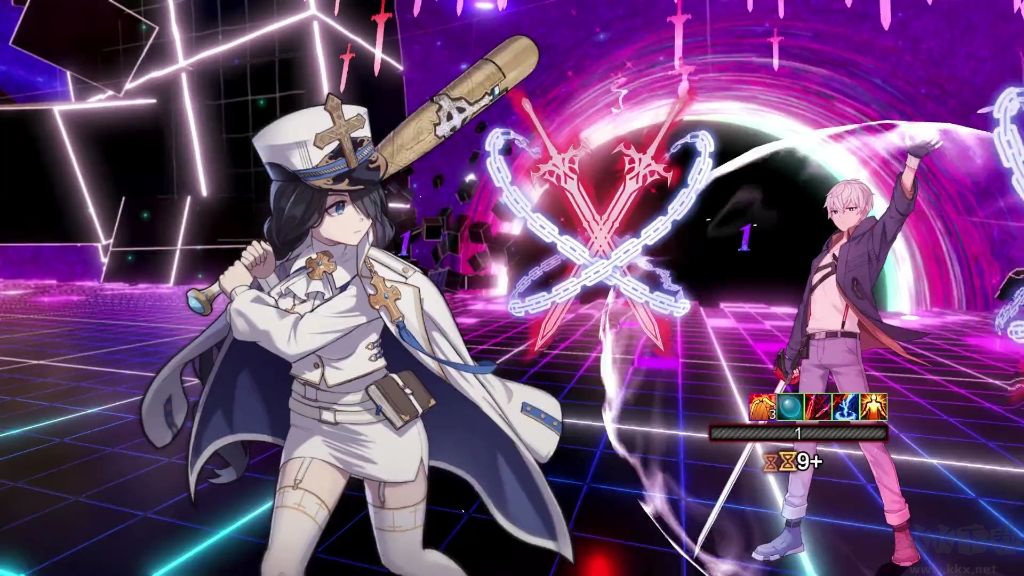Select the red crossed swords status icon
Viewport: 1024px width, 576px height.
tap(818, 407)
